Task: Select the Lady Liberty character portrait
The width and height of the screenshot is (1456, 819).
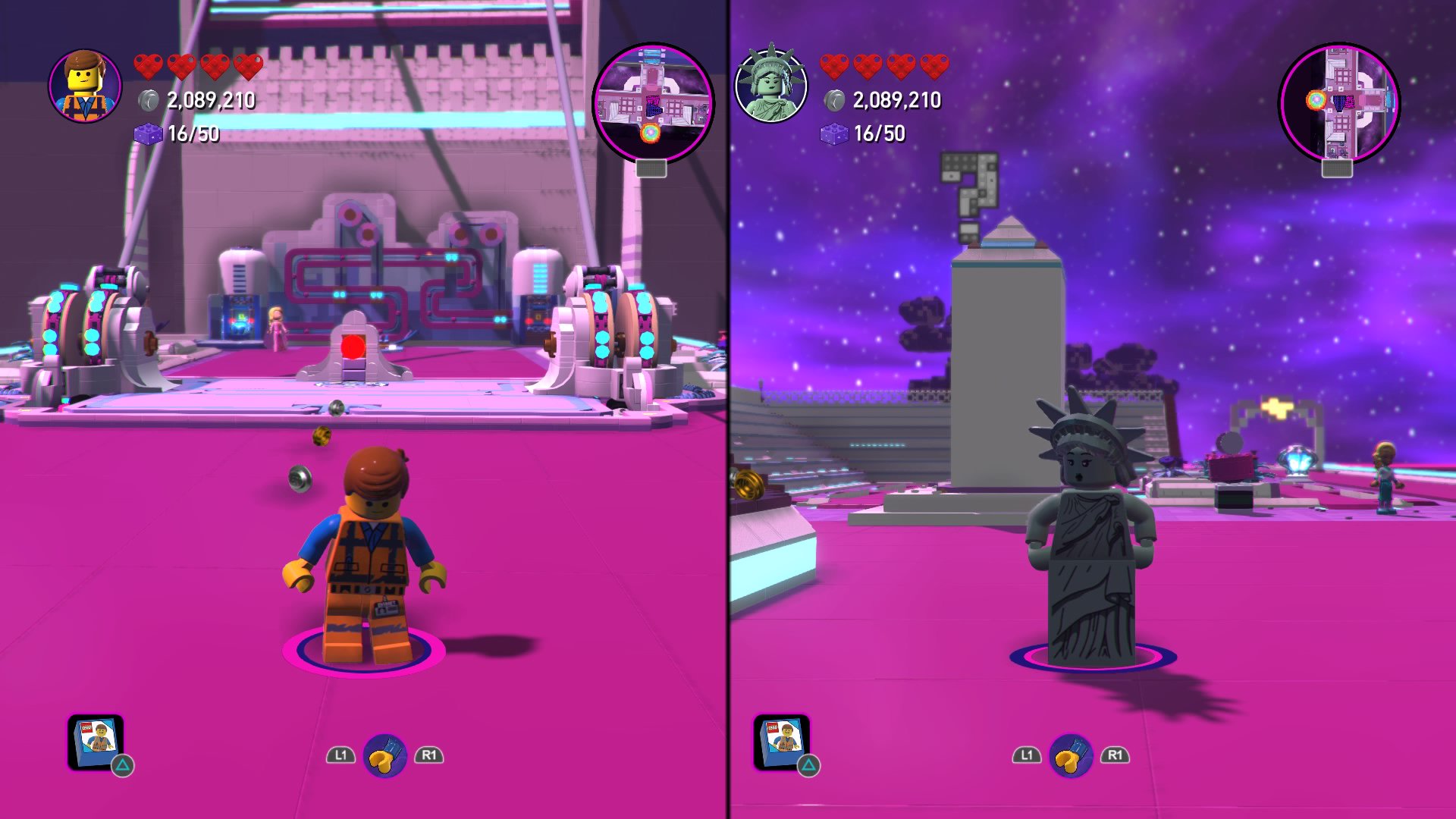Action: point(771,86)
